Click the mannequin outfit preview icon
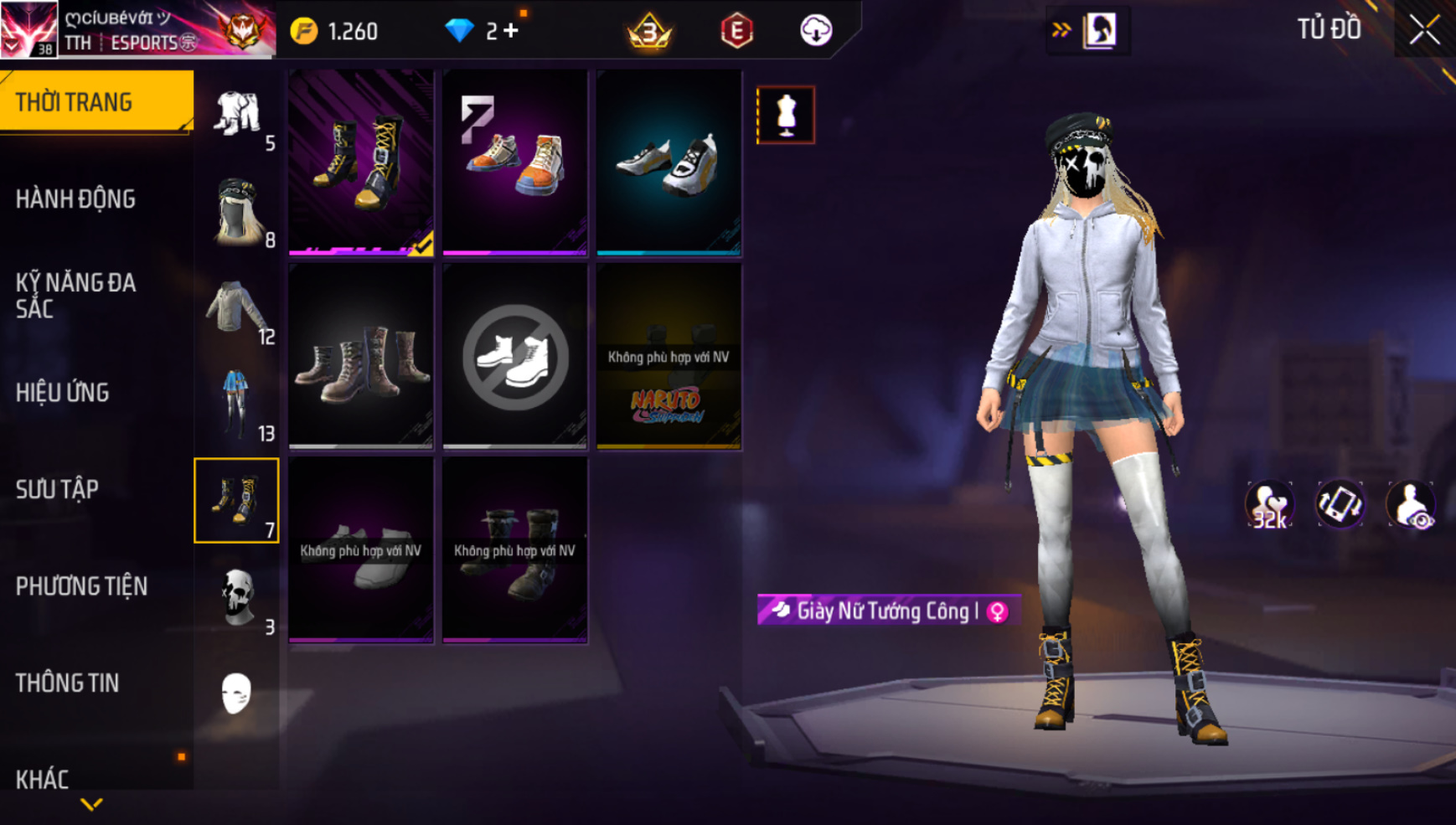This screenshot has height=825, width=1456. point(786,115)
